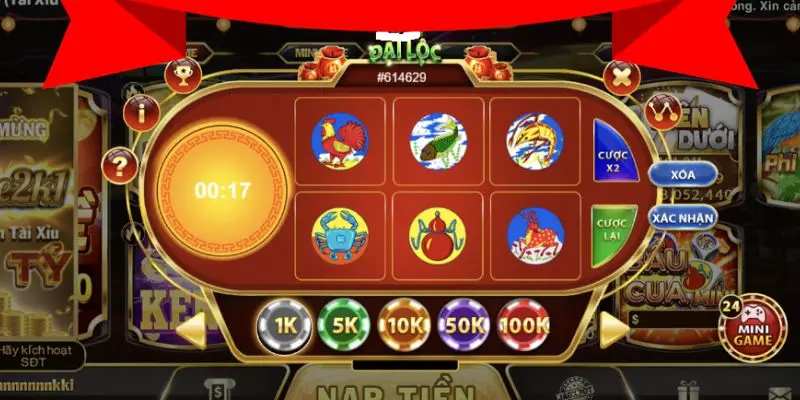This screenshot has height=400, width=800.
Task: Bet on the deer tile
Action: pyautogui.click(x=534, y=236)
